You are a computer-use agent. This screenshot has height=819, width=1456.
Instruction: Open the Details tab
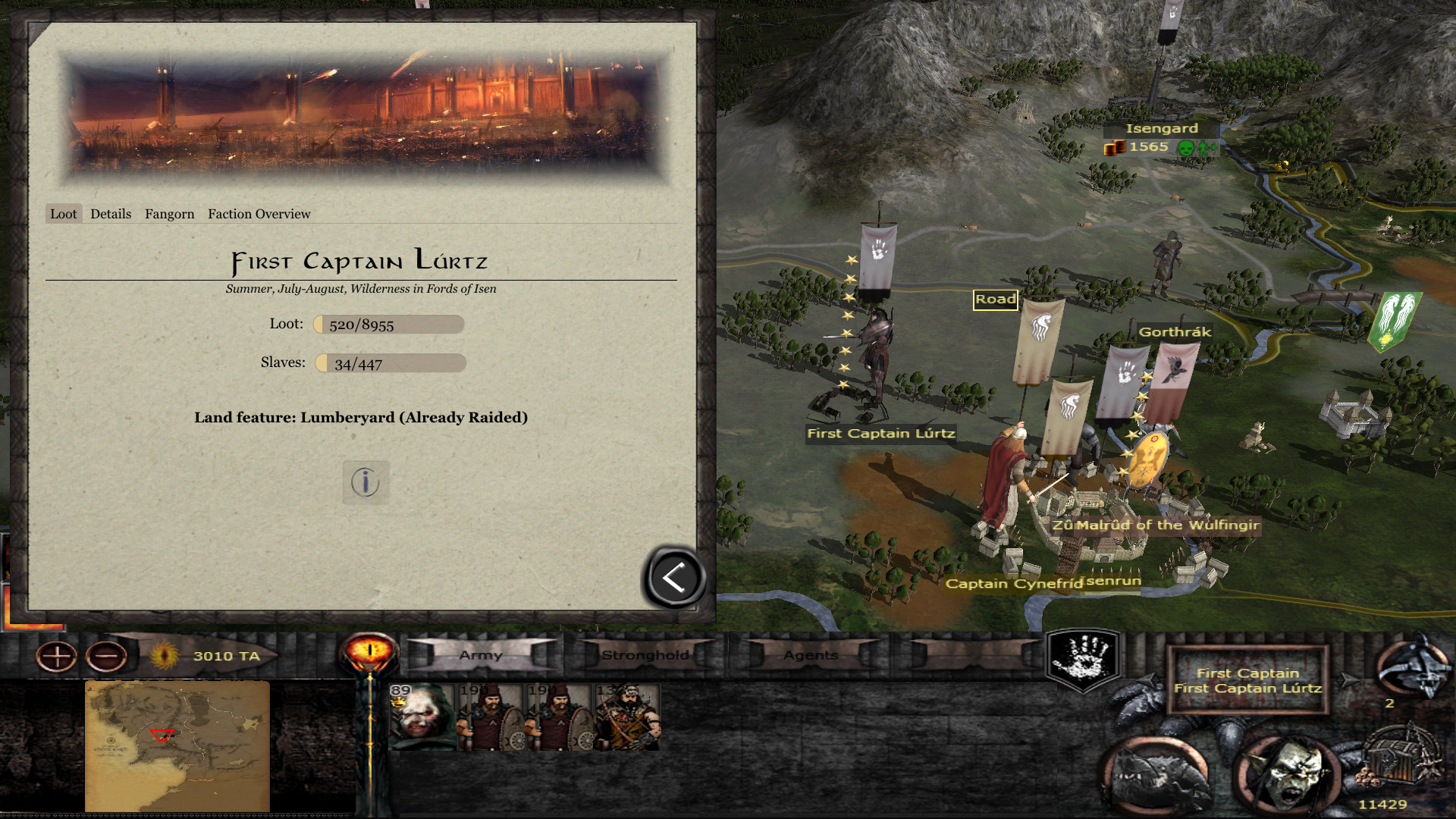pos(111,214)
